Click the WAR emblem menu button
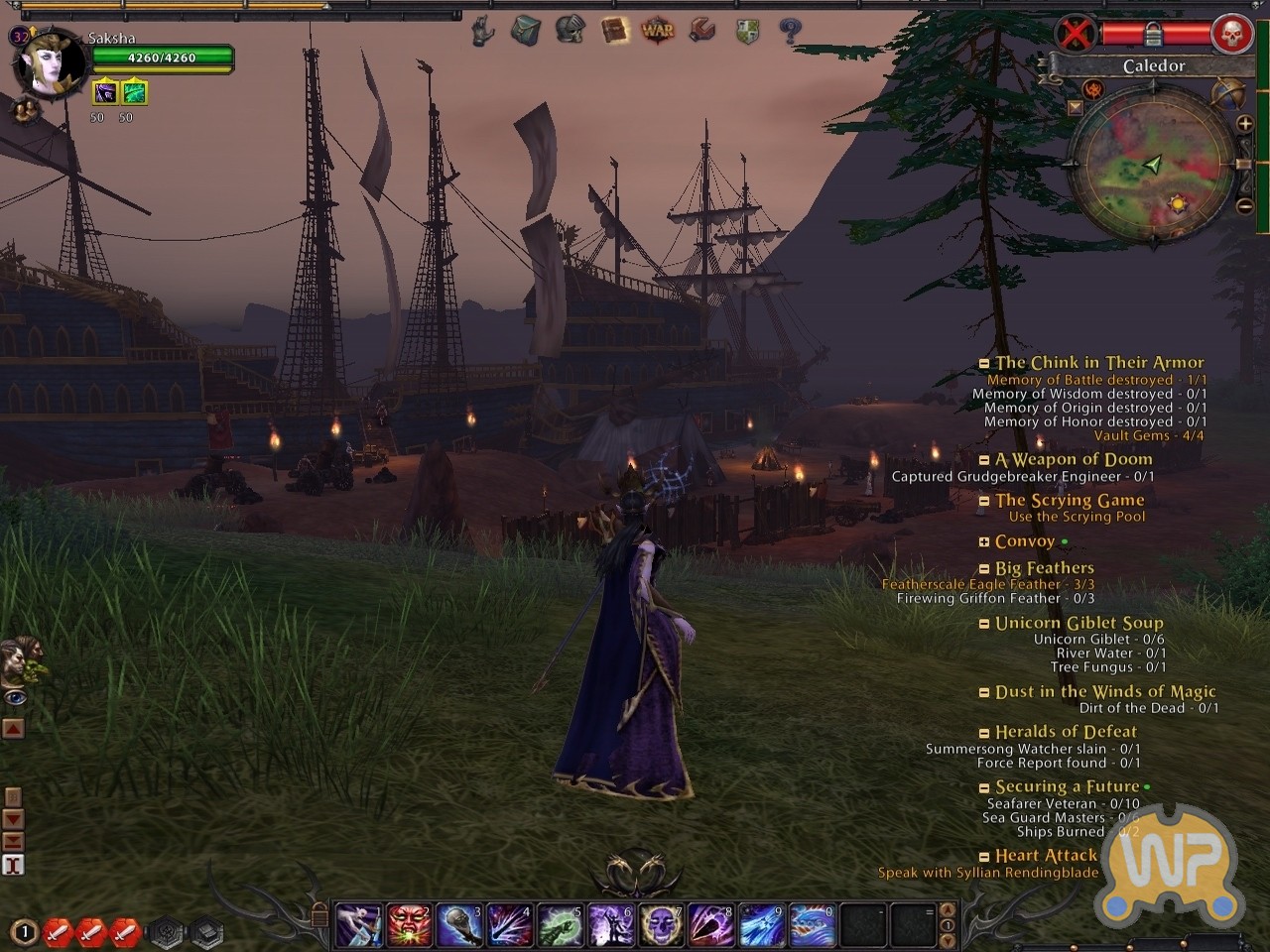Viewport: 1270px width, 952px height. click(x=658, y=31)
